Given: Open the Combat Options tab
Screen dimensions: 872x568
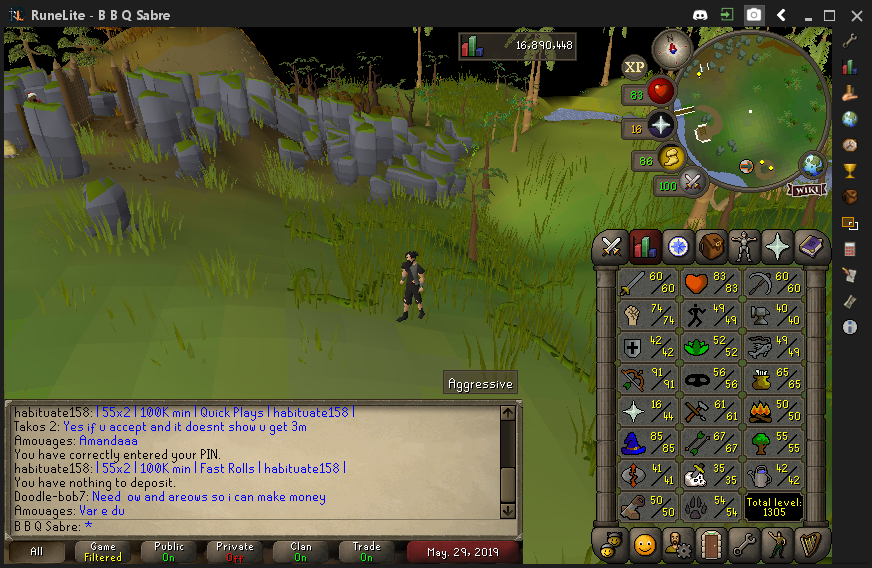Looking at the screenshot, I should [612, 246].
